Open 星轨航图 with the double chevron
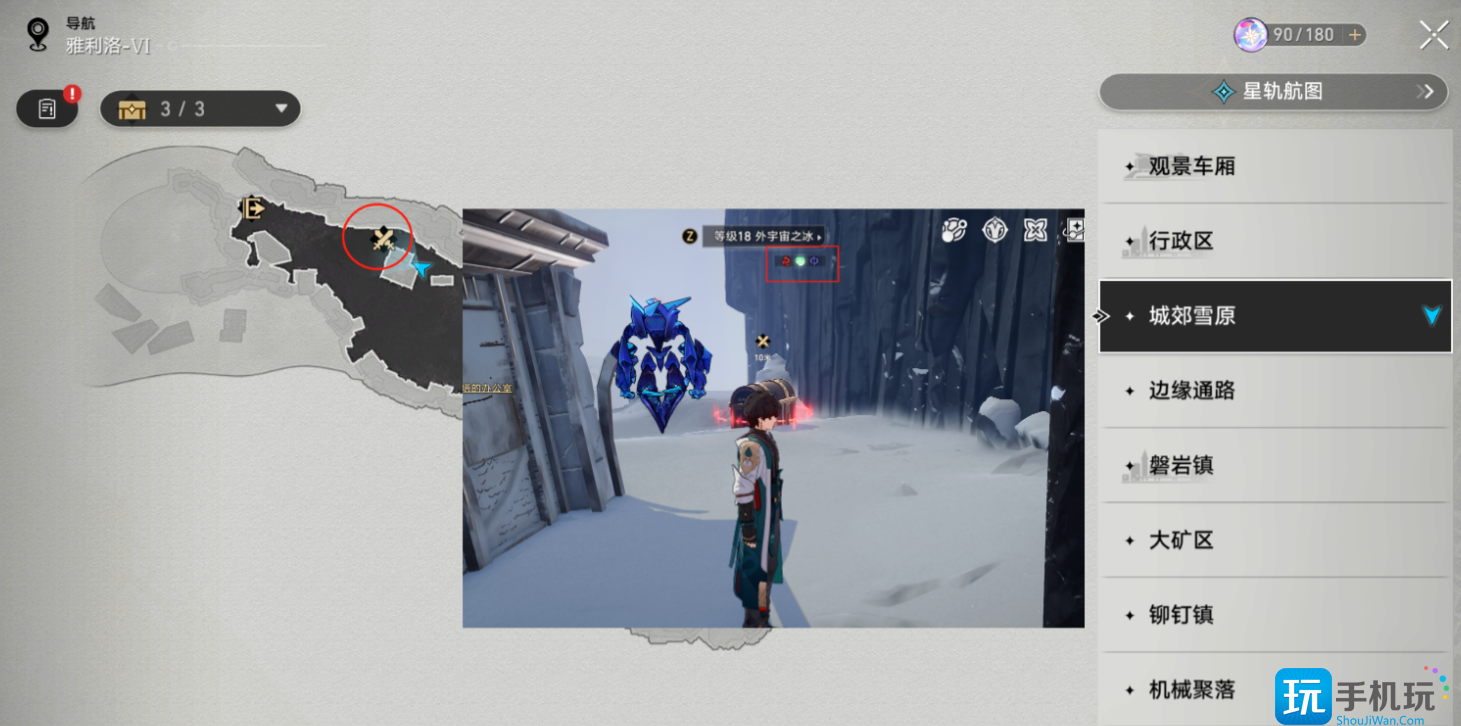The image size is (1461, 726). 1428,91
